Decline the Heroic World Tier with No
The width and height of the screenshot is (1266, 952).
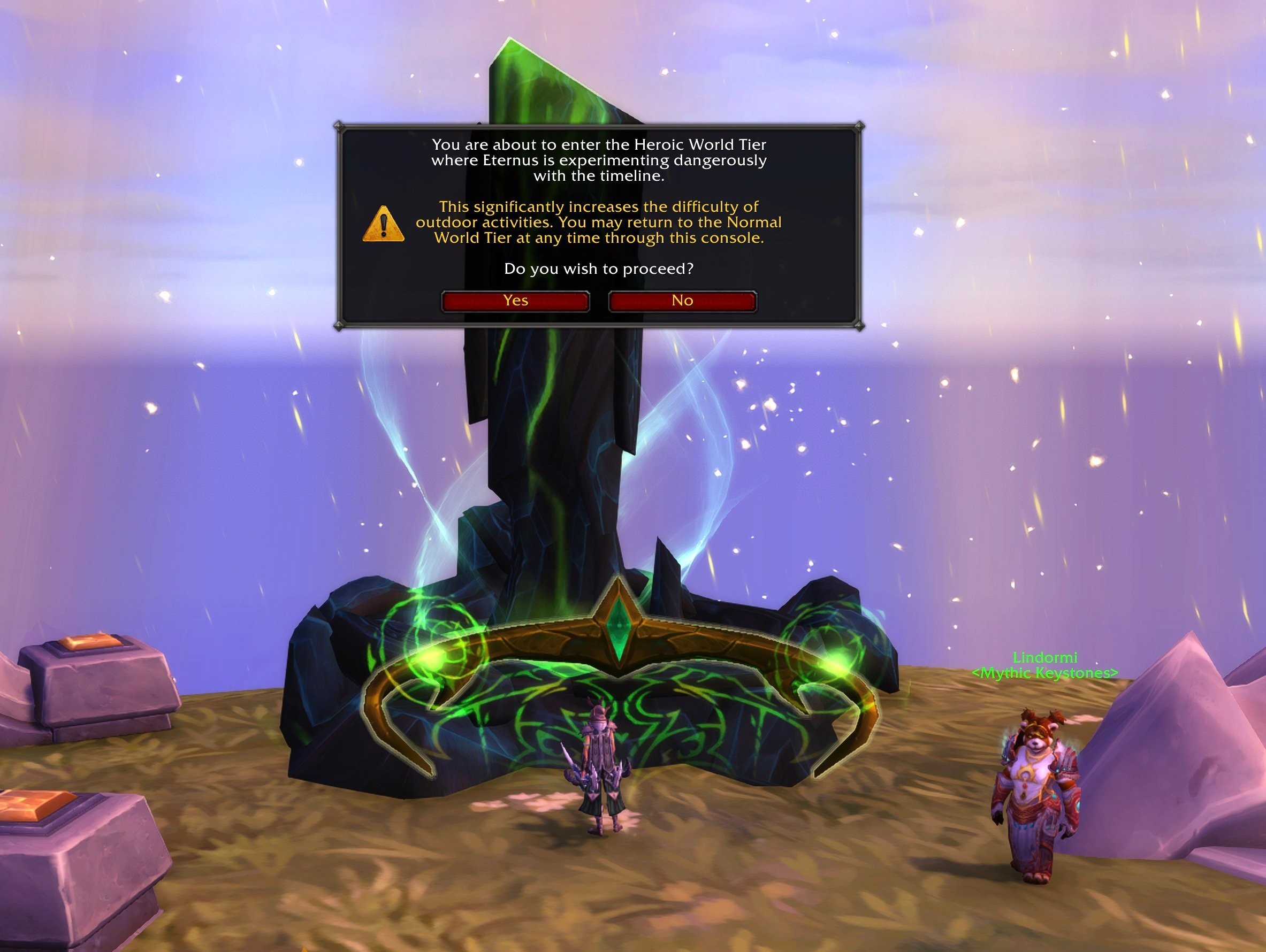tap(682, 301)
